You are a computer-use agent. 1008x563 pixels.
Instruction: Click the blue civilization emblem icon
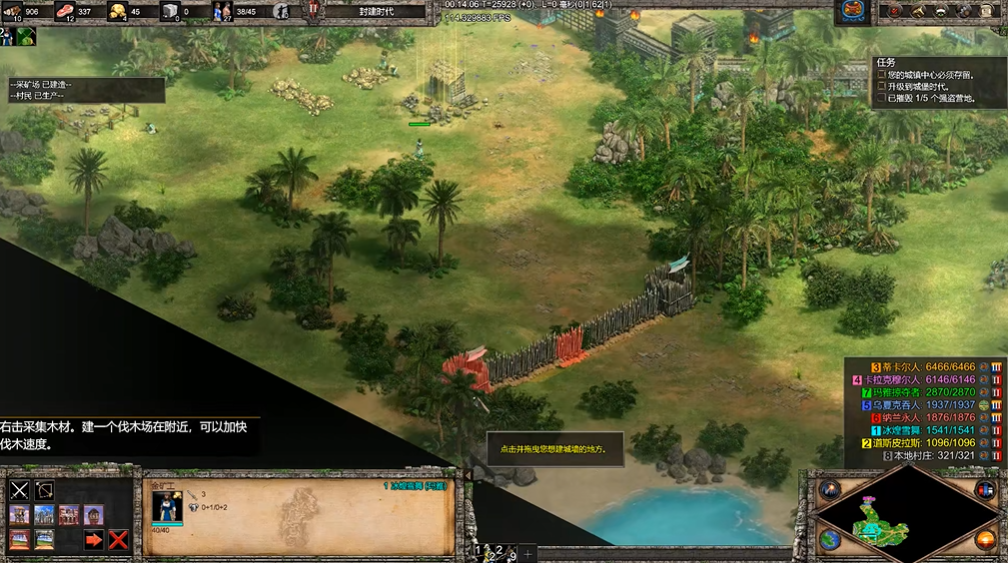pos(853,11)
